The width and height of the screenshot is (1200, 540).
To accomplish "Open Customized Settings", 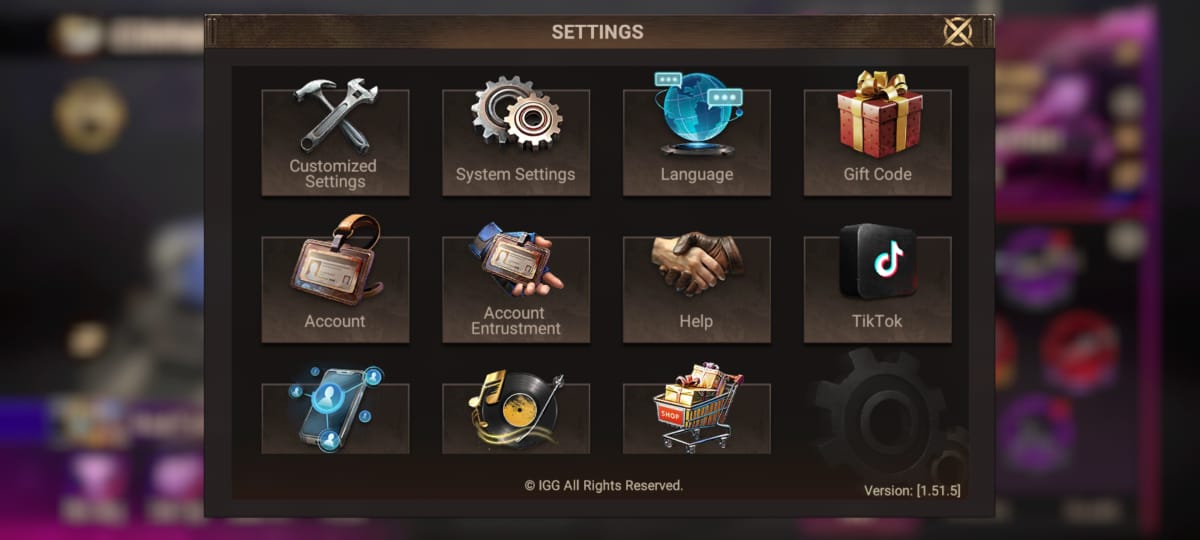I will click(335, 142).
